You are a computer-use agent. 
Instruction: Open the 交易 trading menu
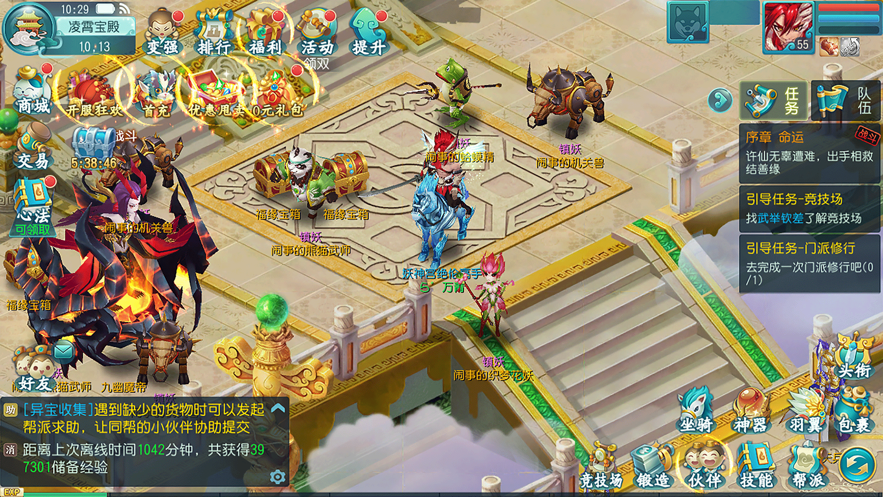tap(32, 146)
